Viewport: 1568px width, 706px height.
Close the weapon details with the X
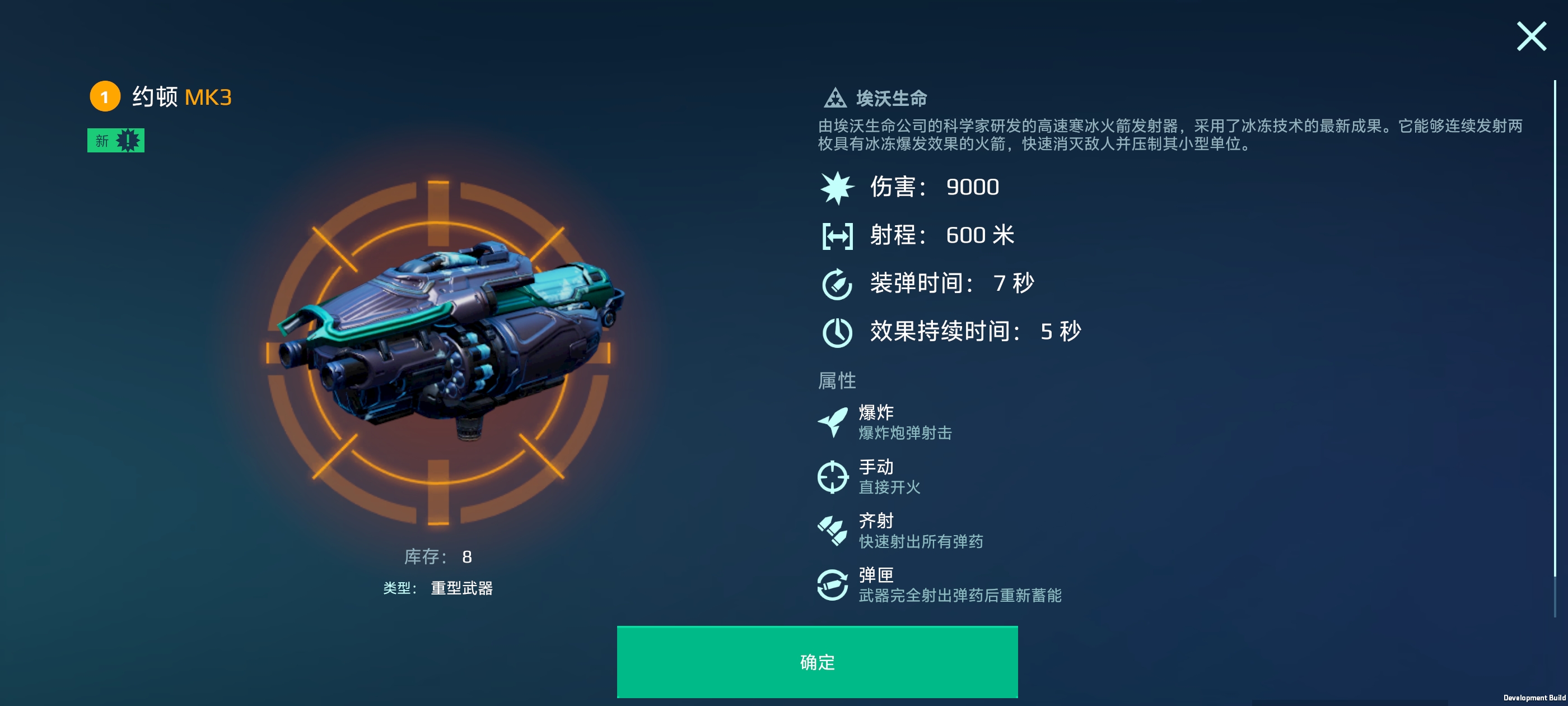[x=1531, y=36]
